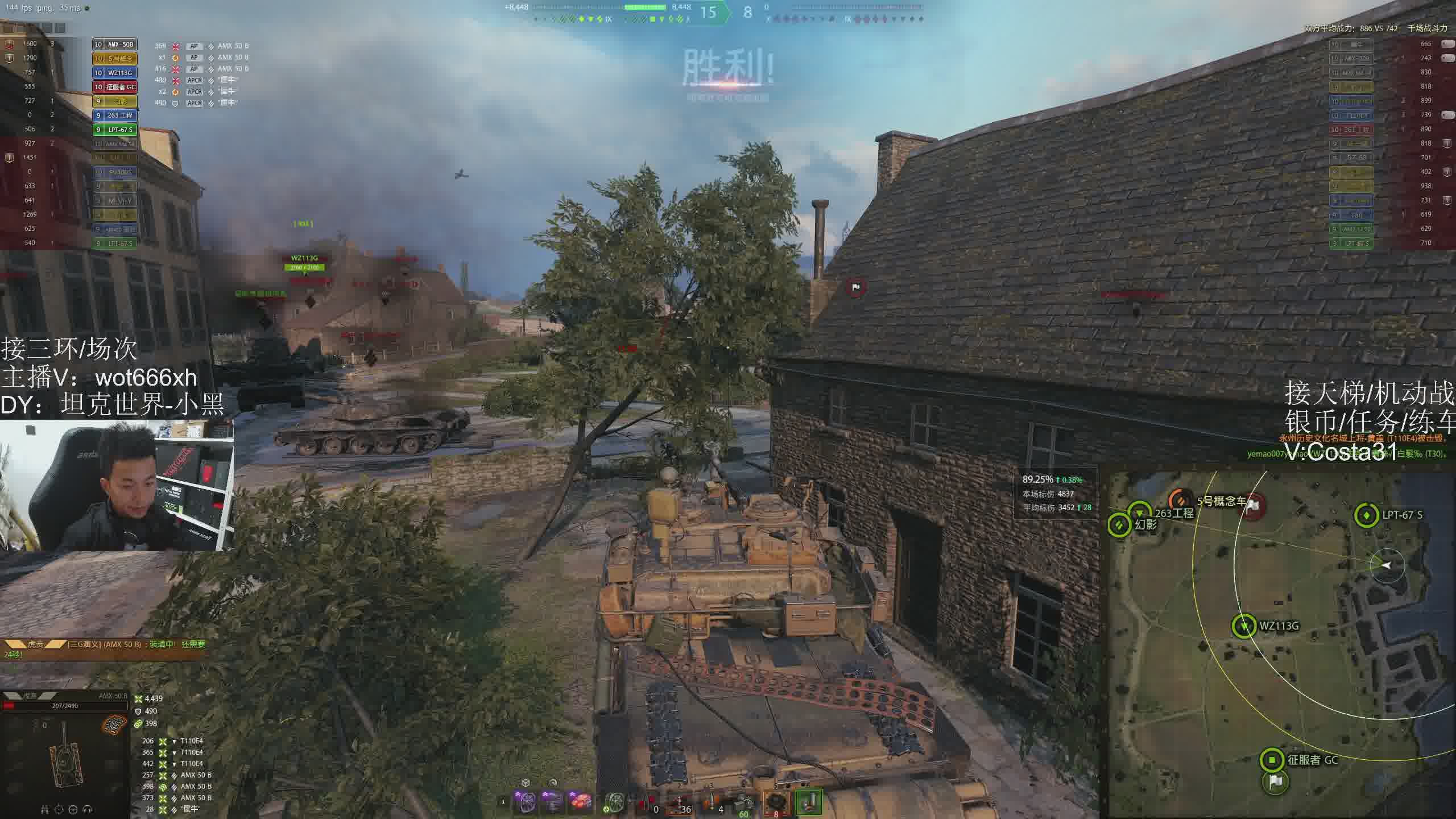Select the 幻影 ally marker on minimap
The width and height of the screenshot is (1456, 819).
tap(1119, 524)
